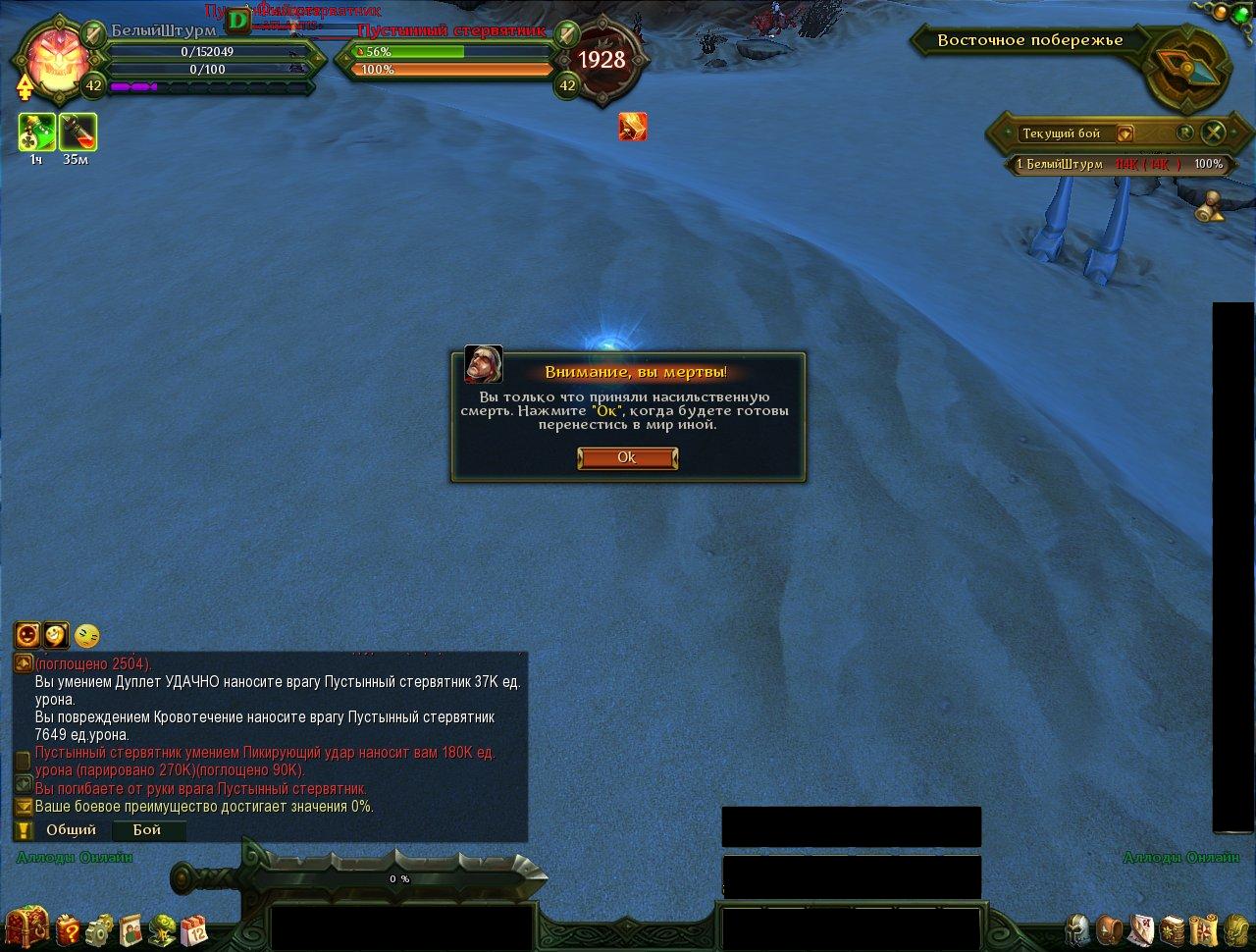Open the green tree icon
This screenshot has width=1256, height=952.
[163, 927]
